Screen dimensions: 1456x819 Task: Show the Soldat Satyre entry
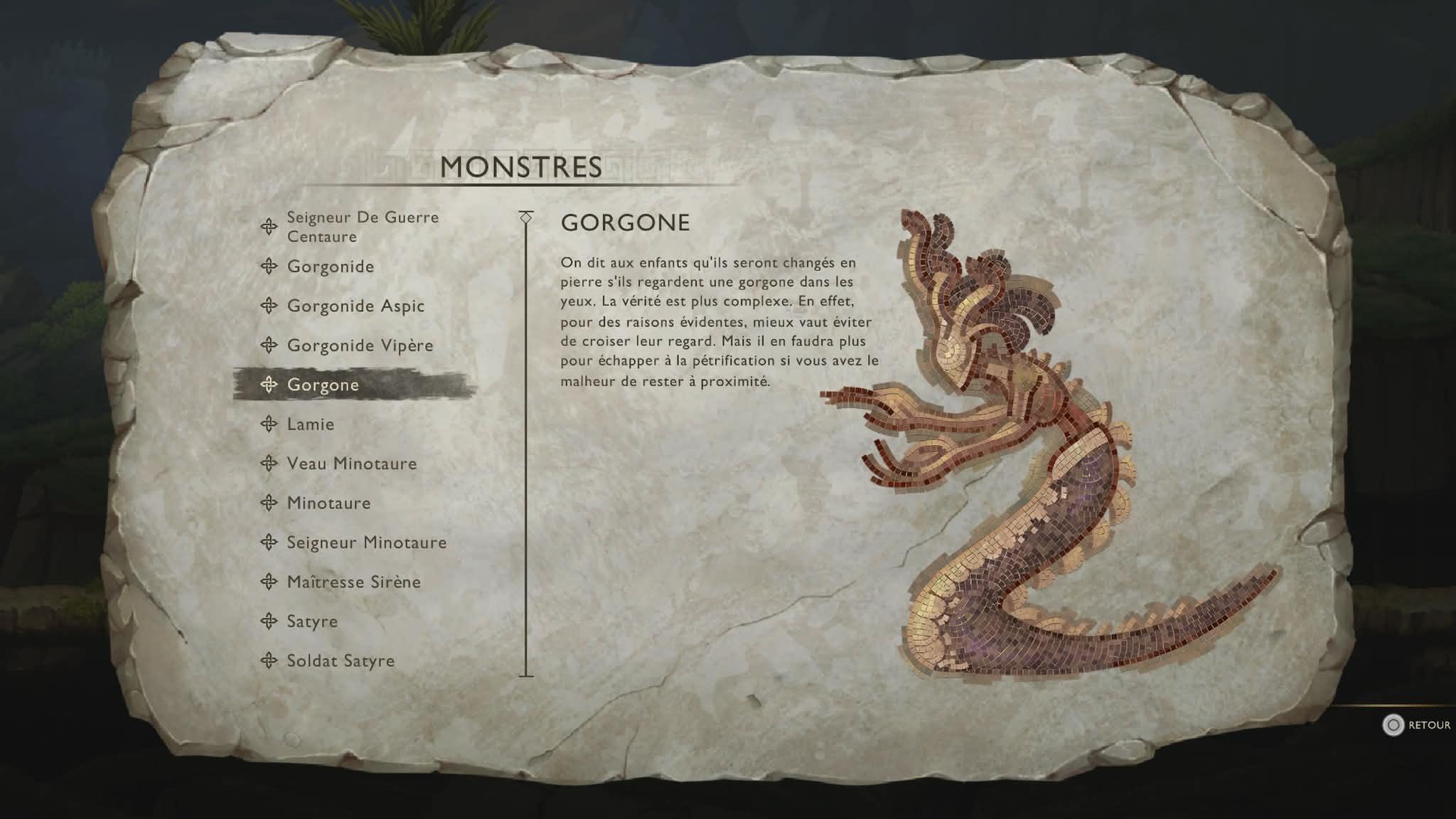pos(340,661)
